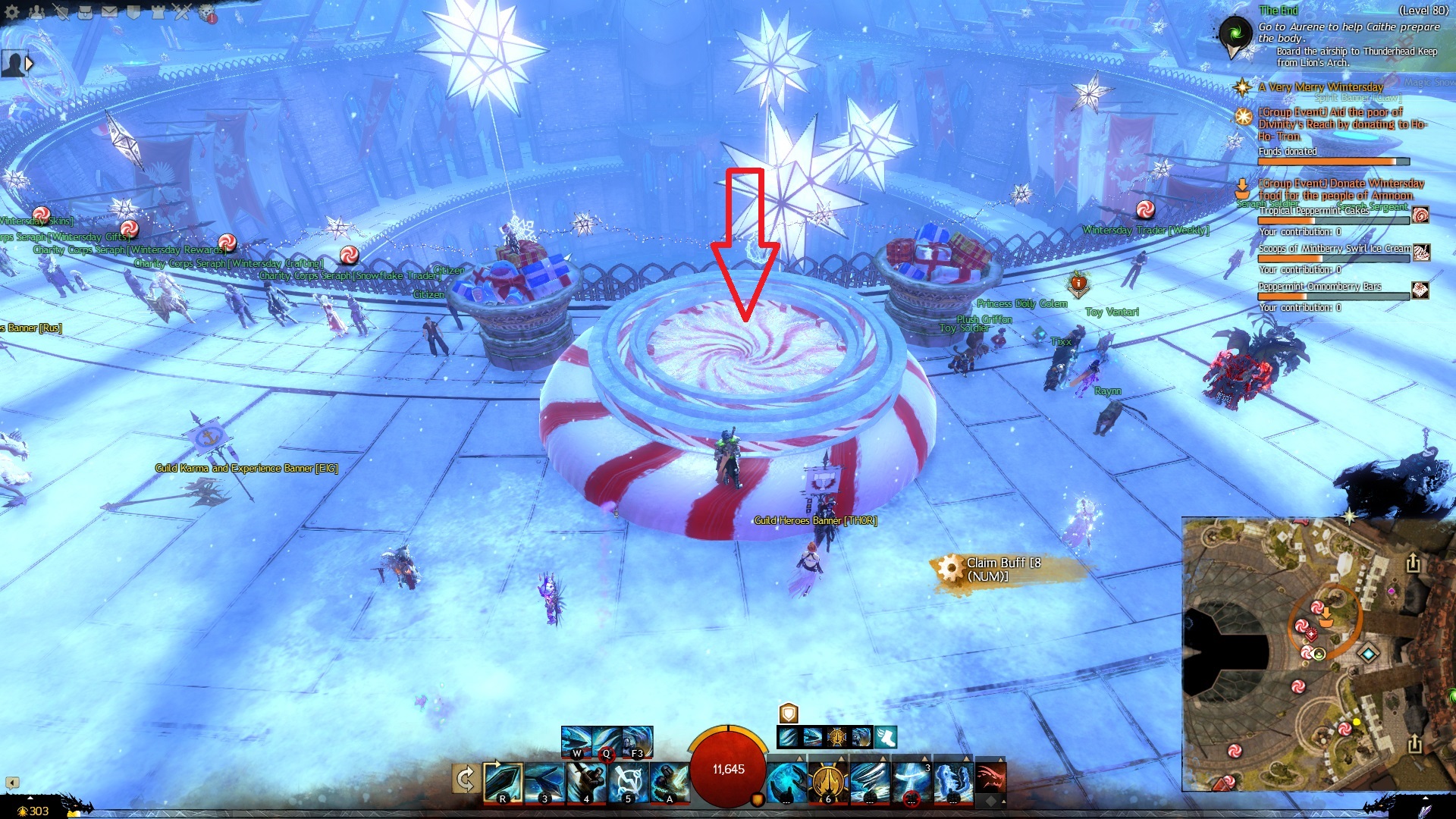1456x819 pixels.
Task: Expand the party portrait arrow
Action: [x=30, y=64]
